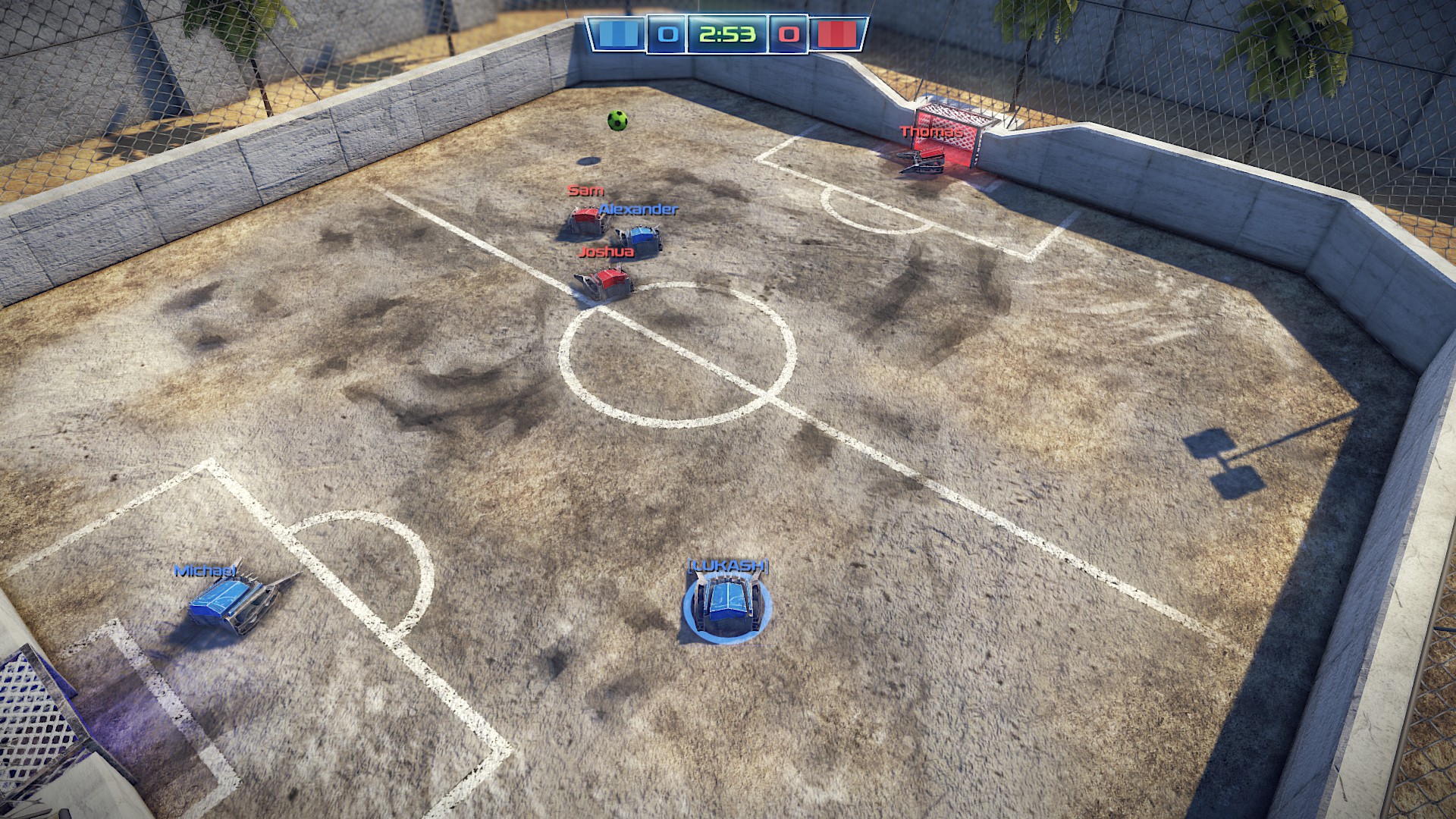Click the blue team flag on the scoreboard
The height and width of the screenshot is (819, 1456).
620,33
